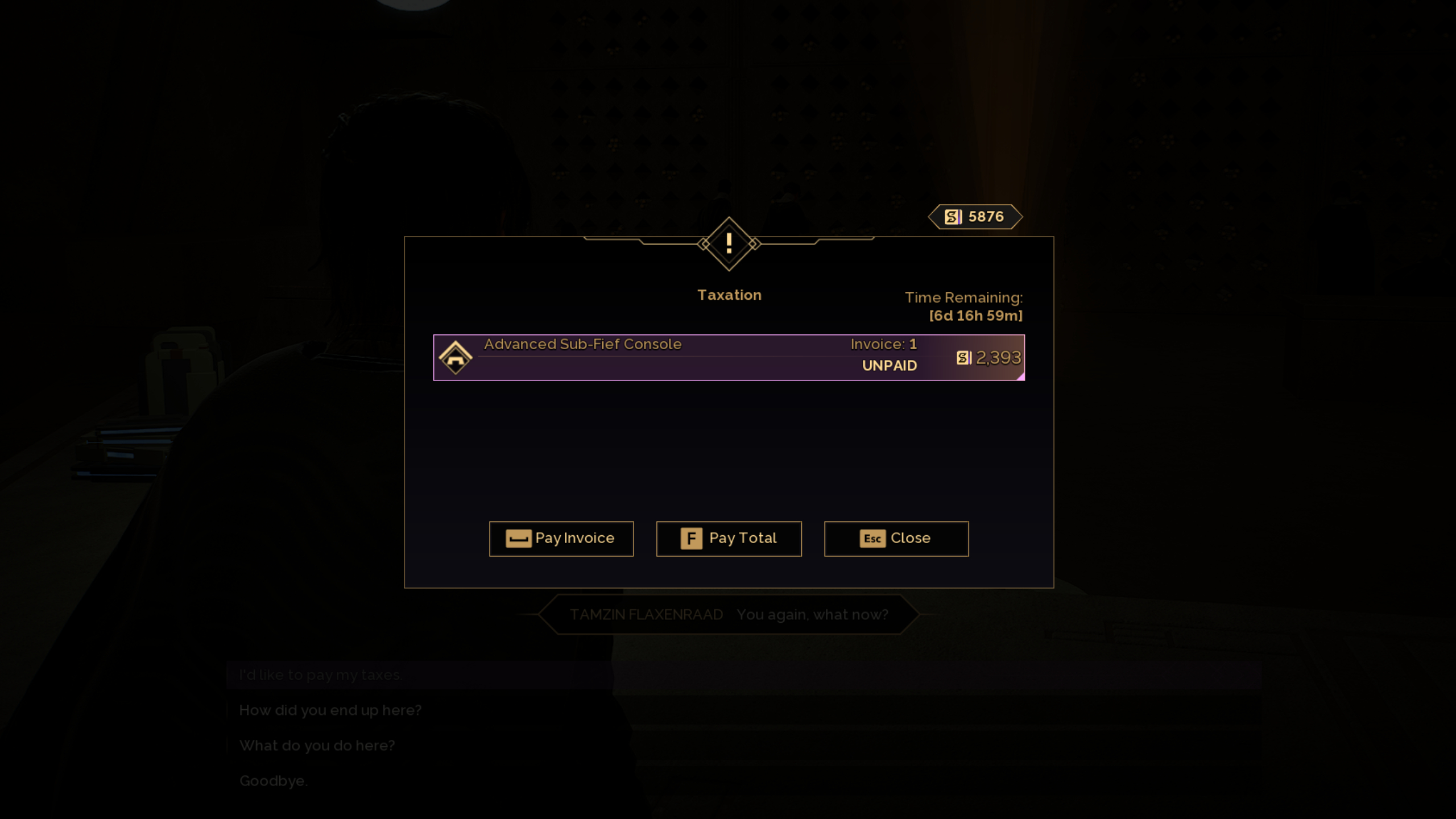Click the Esc key glyph on the Close button
The width and height of the screenshot is (1456, 819).
(872, 538)
